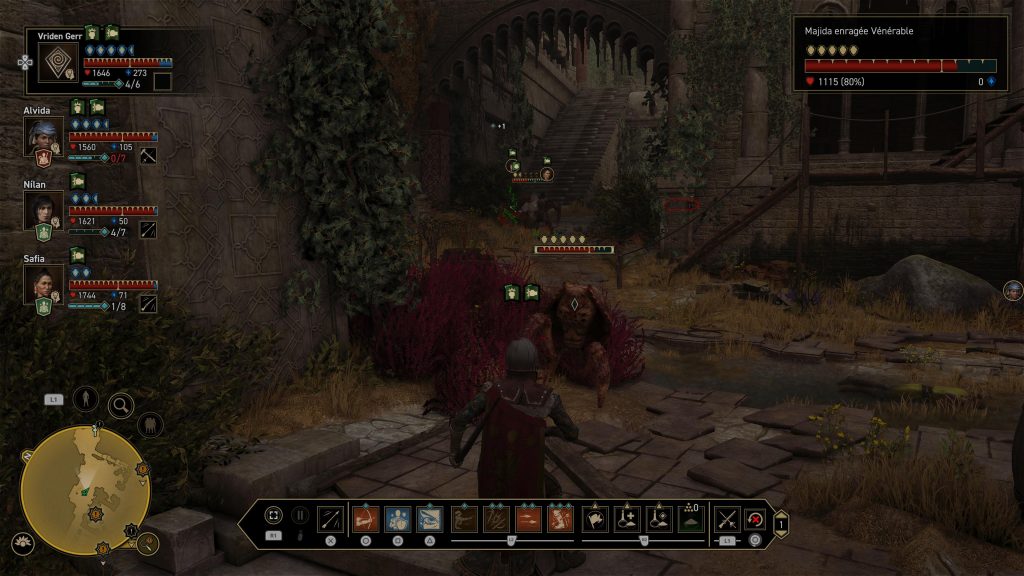This screenshot has height=576, width=1024.
Task: Select Safia's portrait in the party list
Action: (43, 283)
